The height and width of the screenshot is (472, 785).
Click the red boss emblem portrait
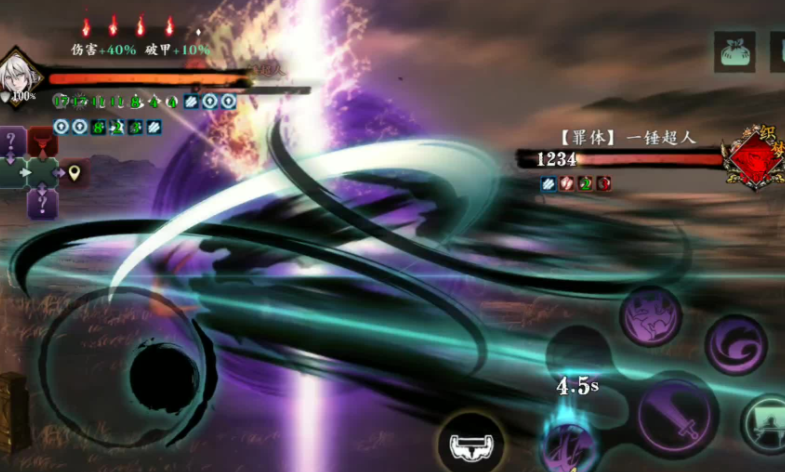click(x=756, y=159)
